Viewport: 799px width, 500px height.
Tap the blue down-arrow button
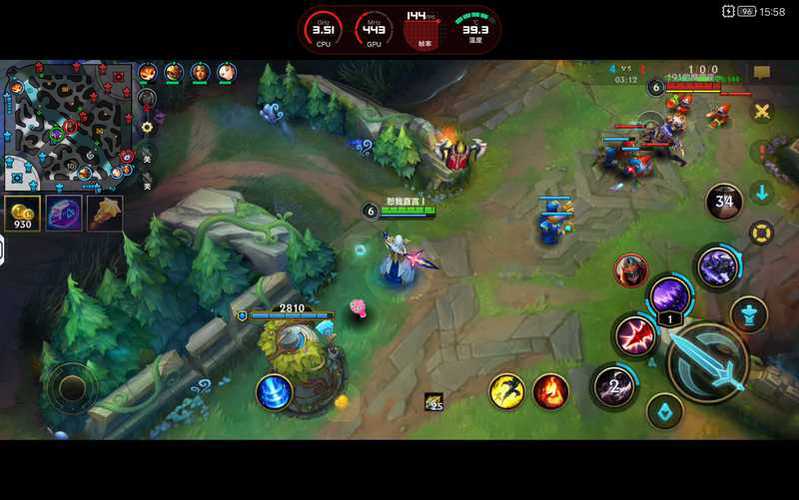(x=762, y=192)
